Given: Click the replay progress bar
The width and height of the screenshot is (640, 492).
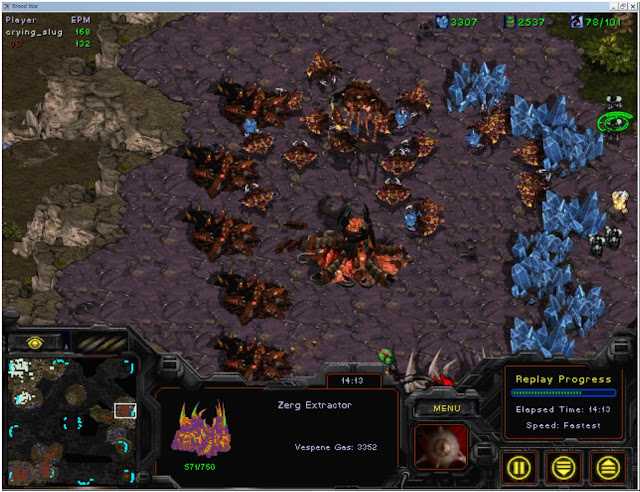Looking at the screenshot, I should point(560,393).
